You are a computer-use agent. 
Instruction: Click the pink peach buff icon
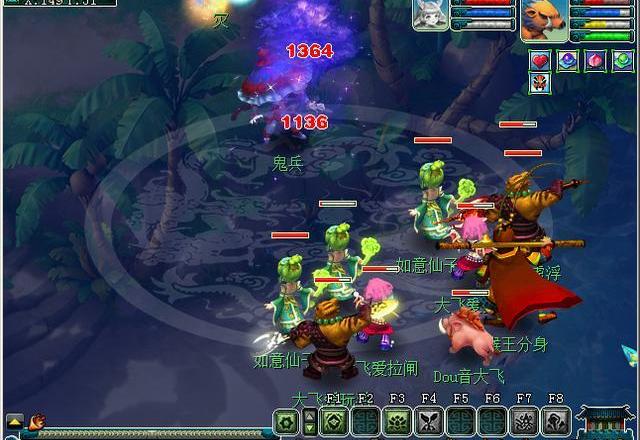(594, 61)
